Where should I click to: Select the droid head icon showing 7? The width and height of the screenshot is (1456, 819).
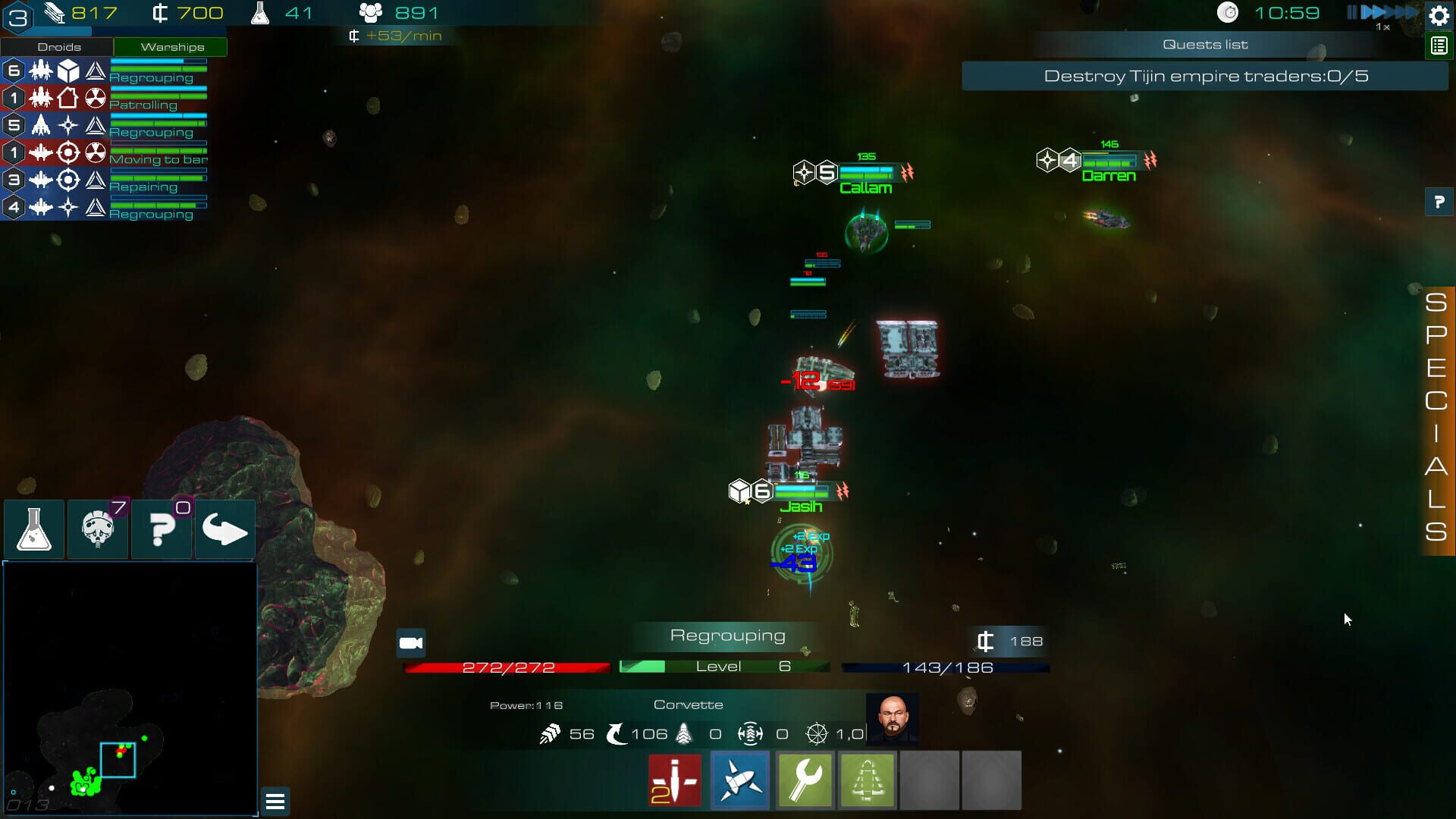pos(98,529)
